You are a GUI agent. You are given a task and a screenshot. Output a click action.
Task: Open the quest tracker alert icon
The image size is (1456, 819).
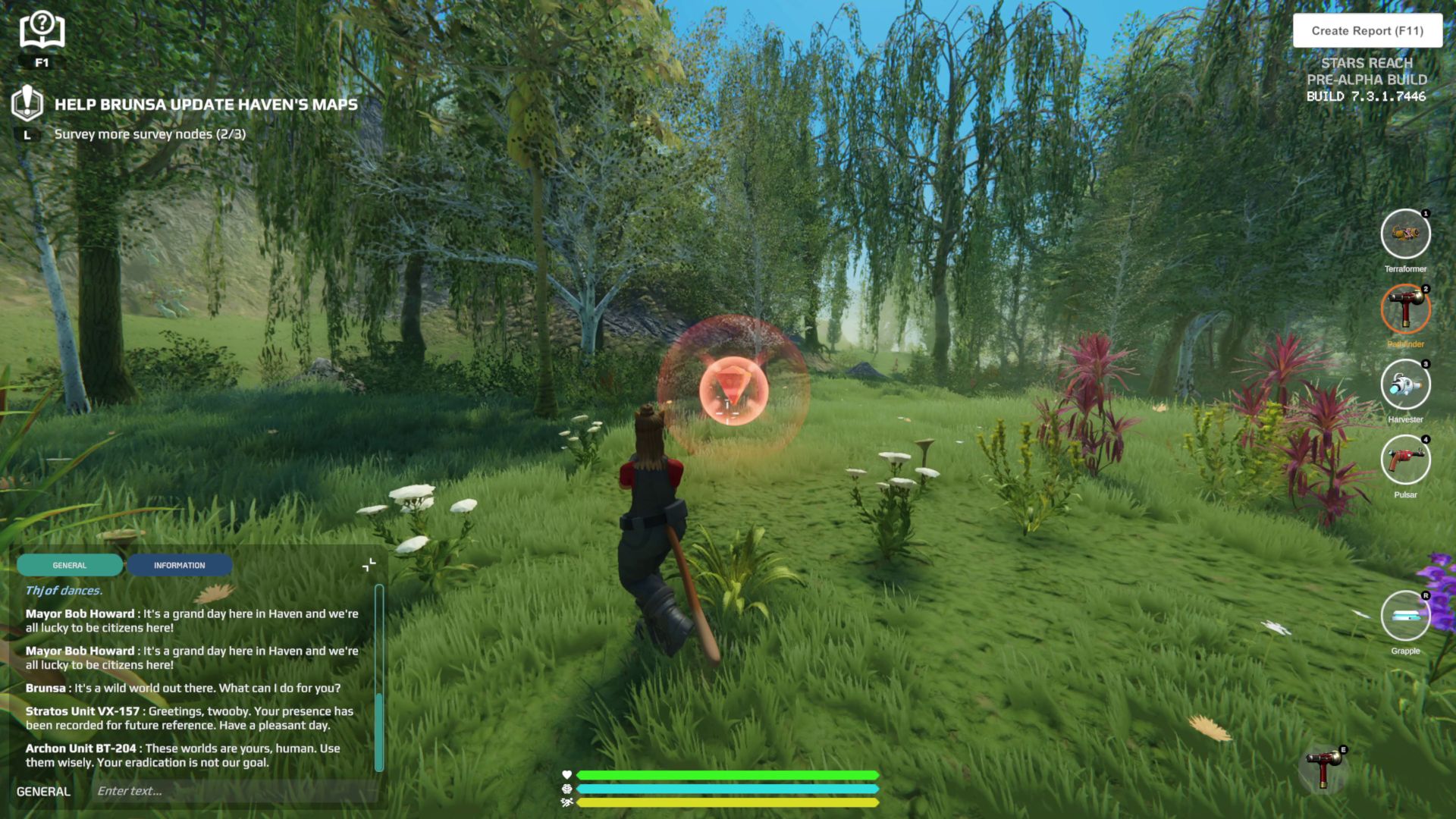(27, 102)
